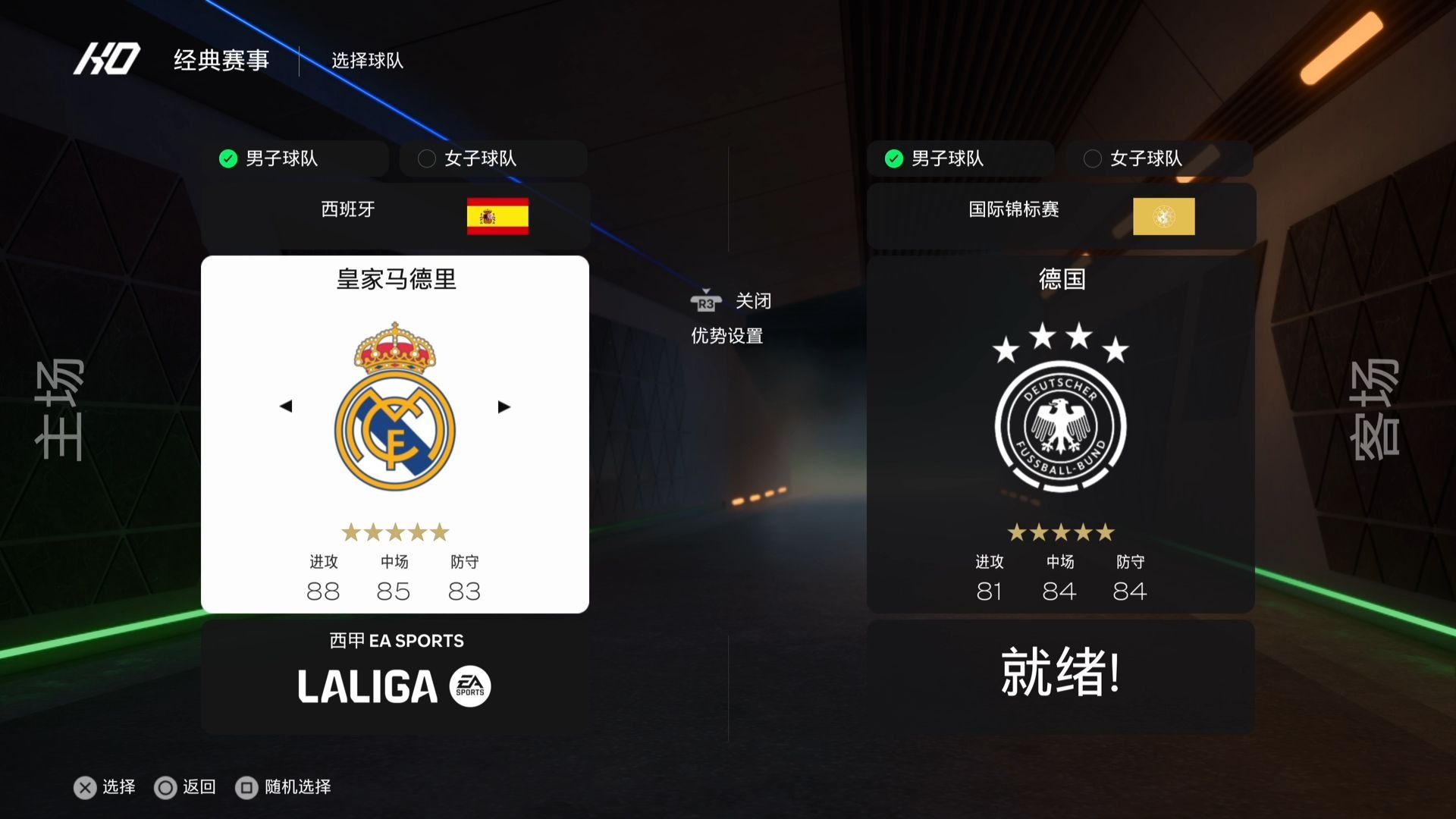Select home side 女子球队 option
This screenshot has height=819, width=1456.
click(493, 158)
